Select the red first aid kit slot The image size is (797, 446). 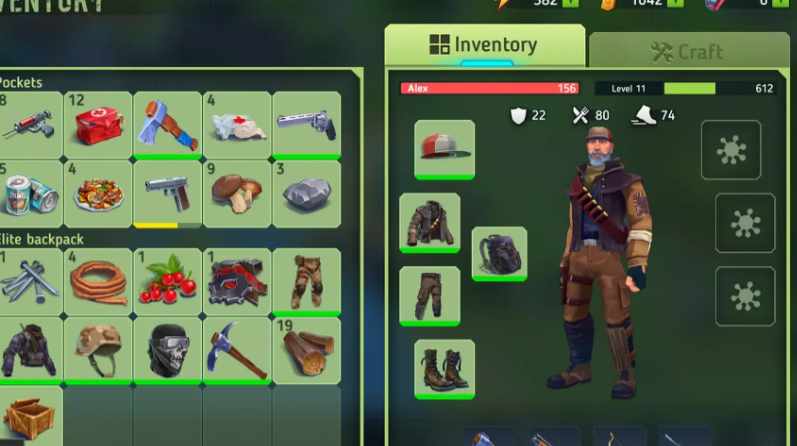click(98, 124)
